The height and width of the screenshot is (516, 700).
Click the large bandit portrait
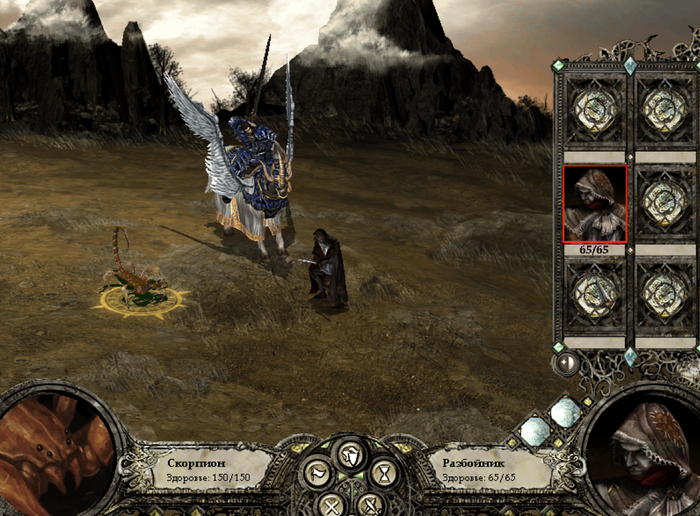(x=644, y=453)
